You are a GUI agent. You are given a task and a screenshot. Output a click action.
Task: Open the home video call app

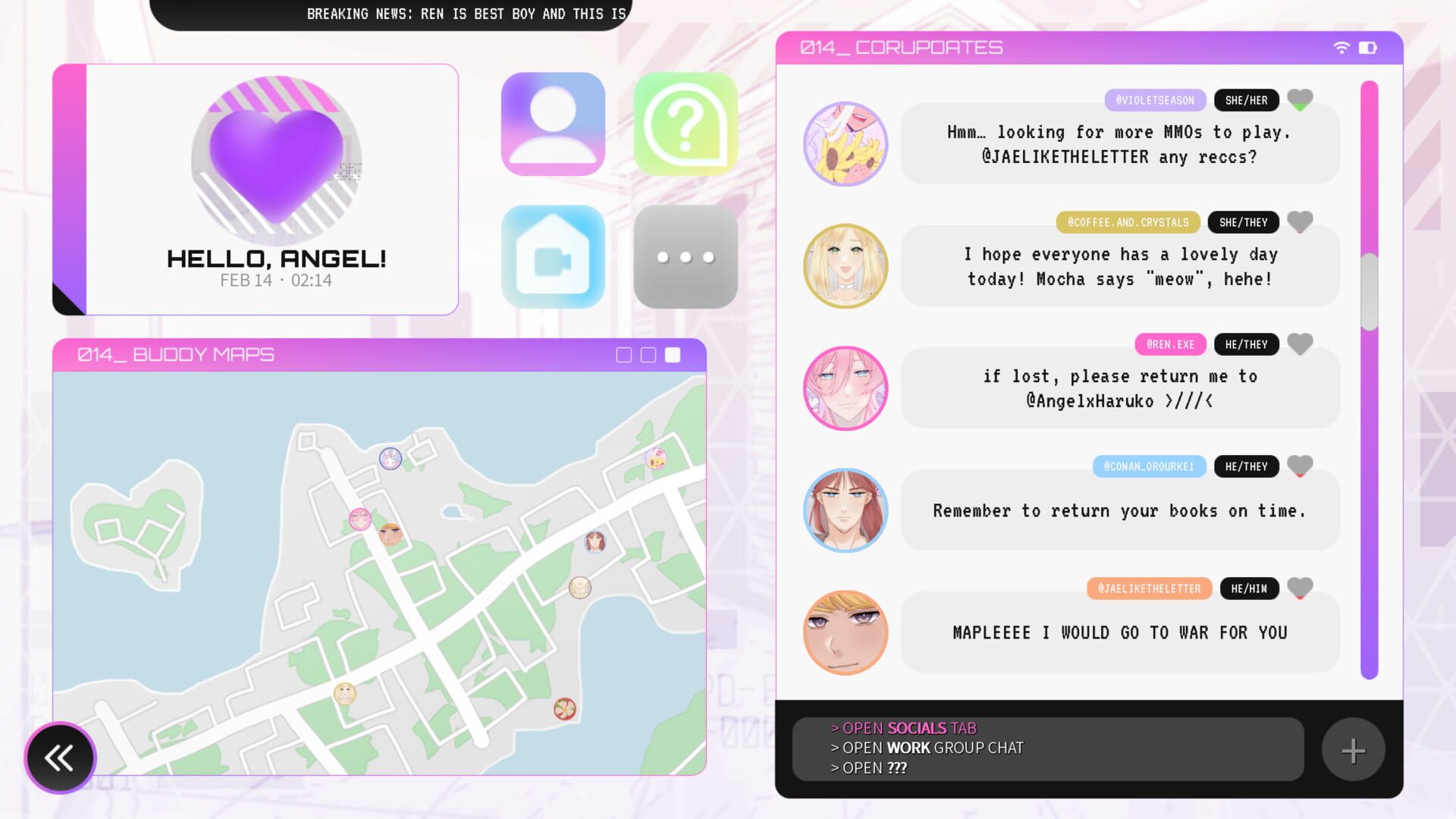click(x=552, y=256)
